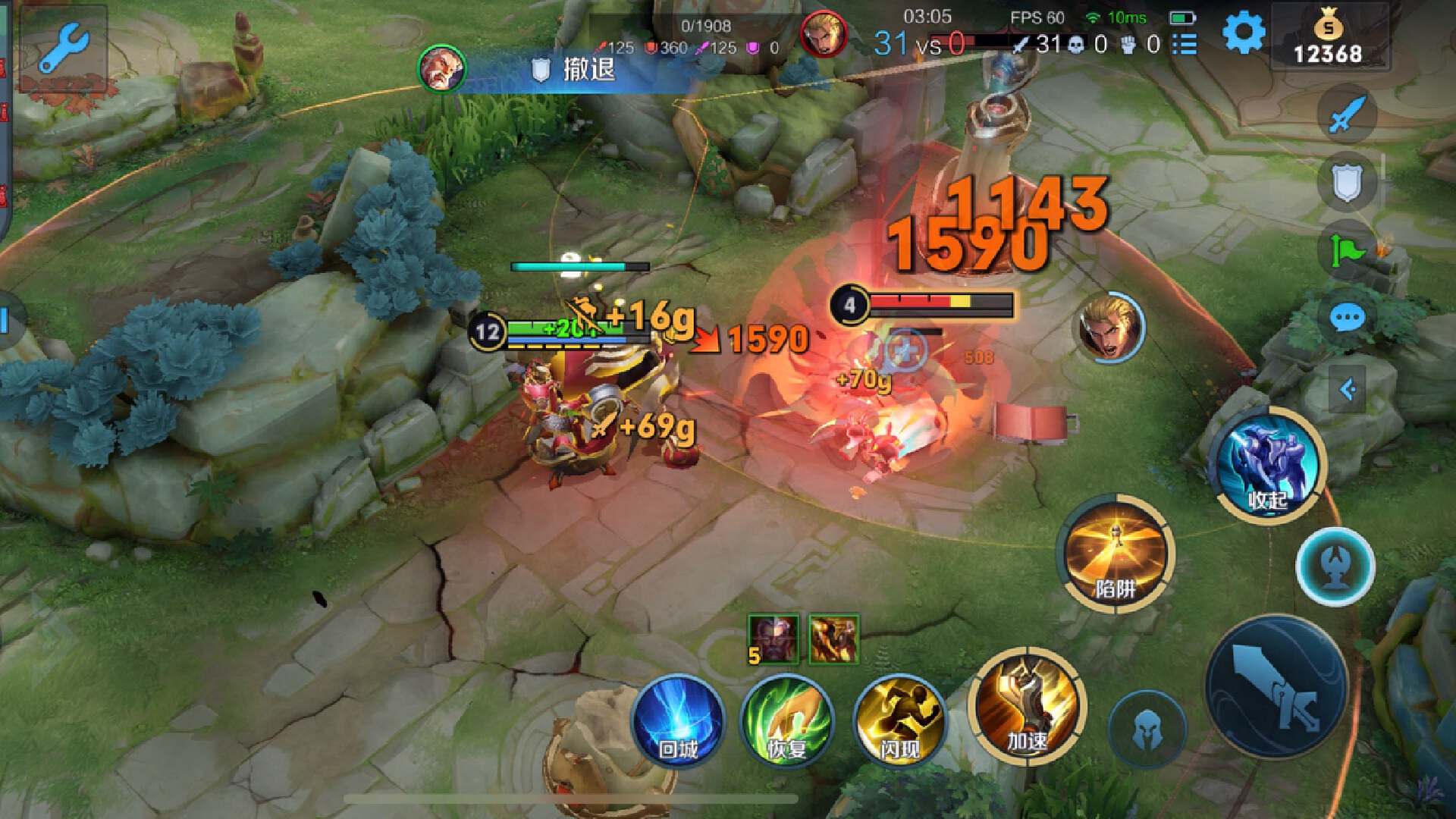Open the scoreboard list icon

[1185, 45]
